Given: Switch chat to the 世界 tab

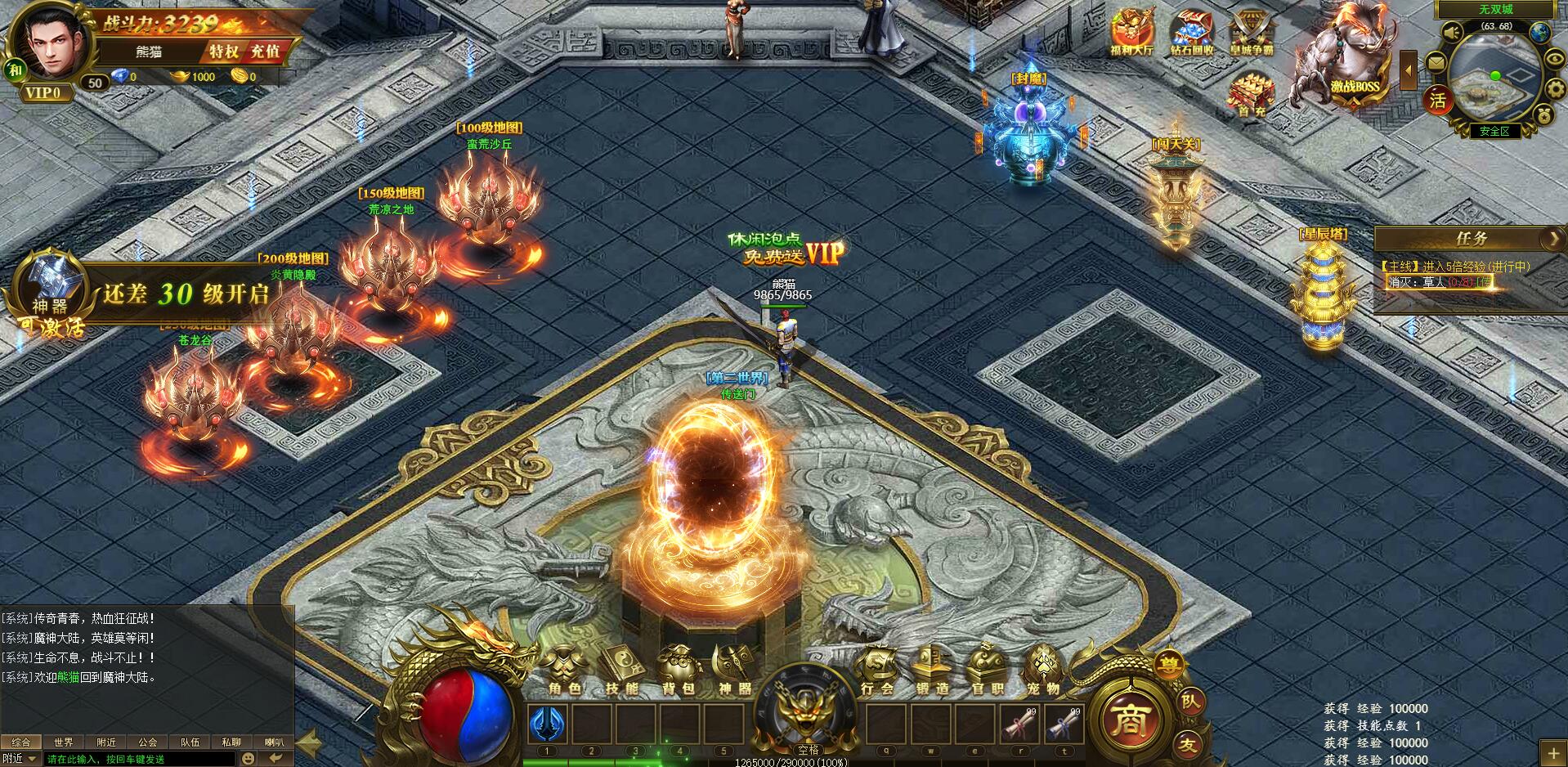Looking at the screenshot, I should (x=64, y=742).
